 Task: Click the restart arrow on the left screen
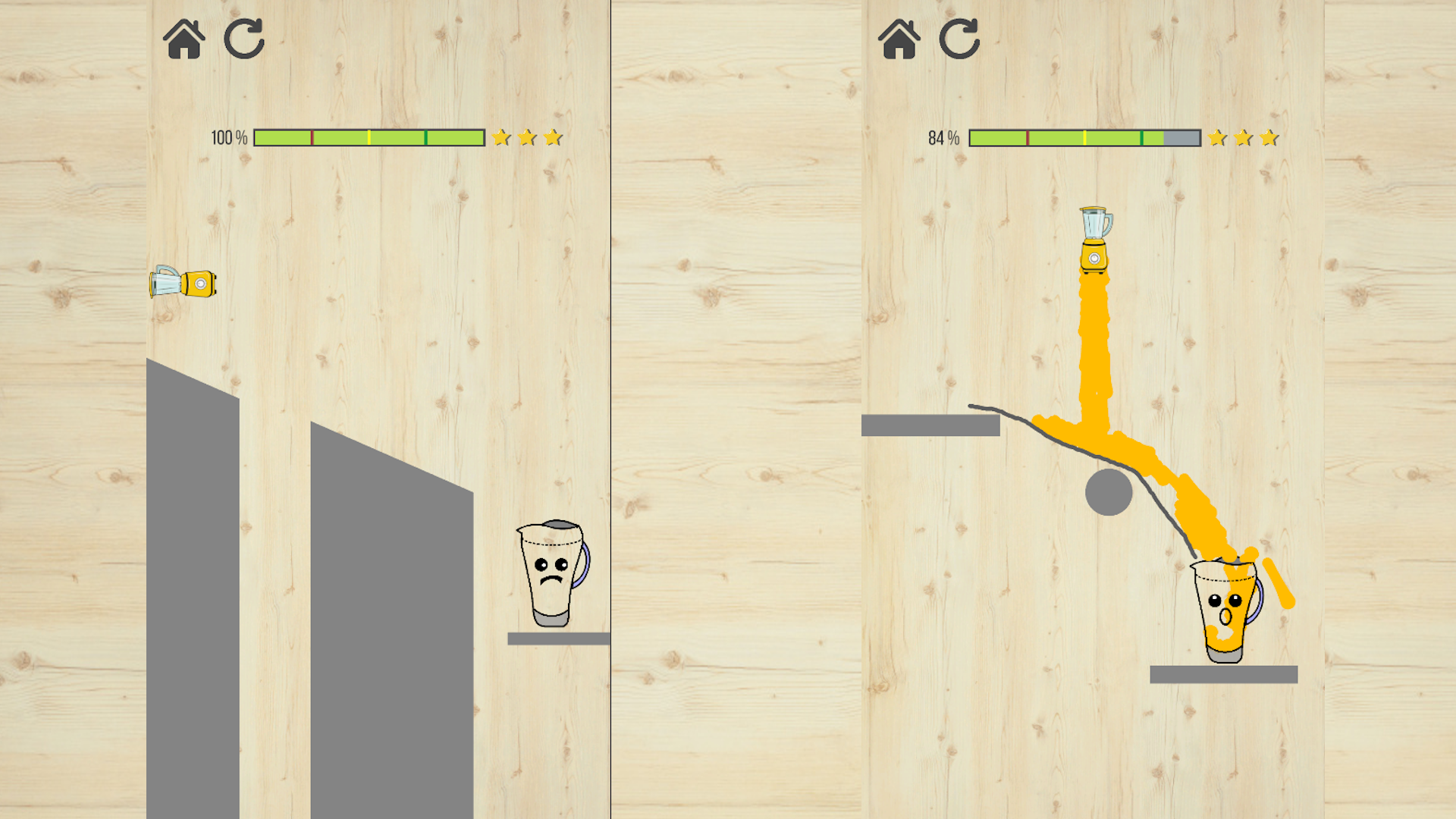(244, 38)
